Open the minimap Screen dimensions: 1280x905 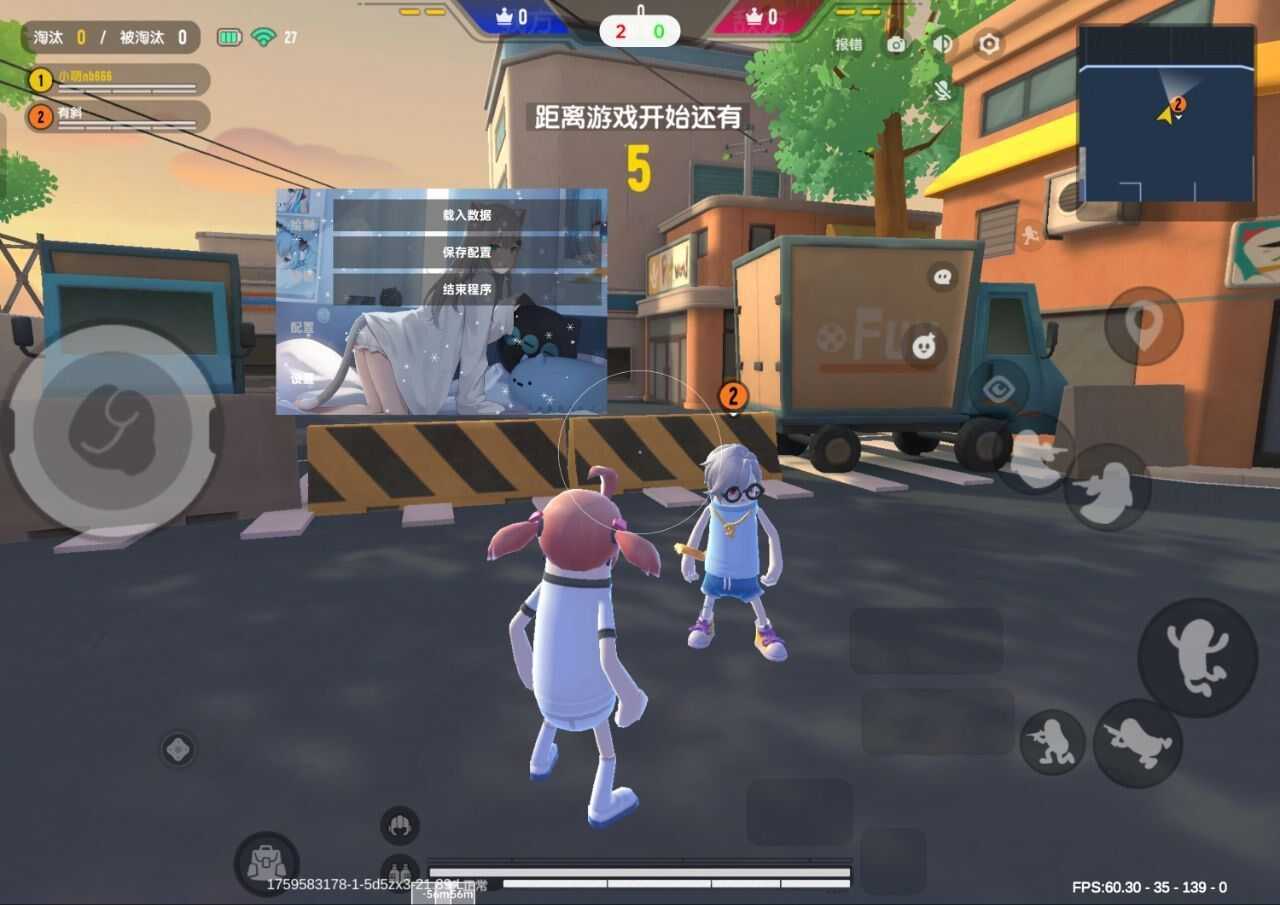click(x=1166, y=113)
